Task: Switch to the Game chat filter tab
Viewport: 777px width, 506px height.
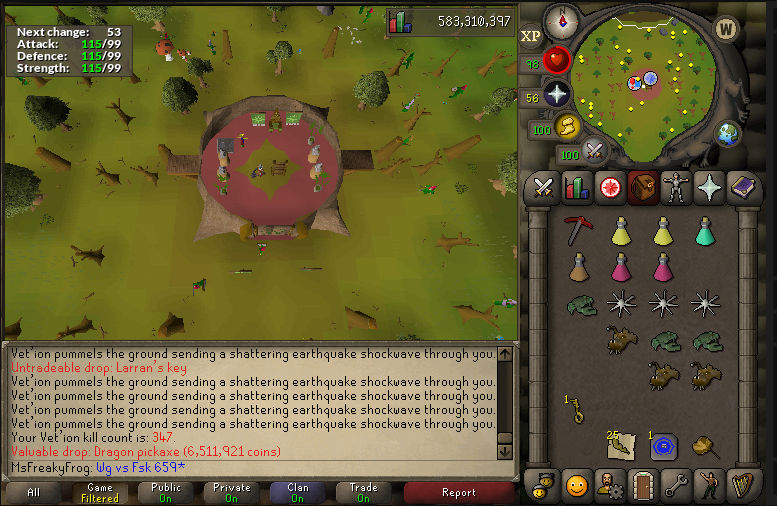Action: coord(100,492)
